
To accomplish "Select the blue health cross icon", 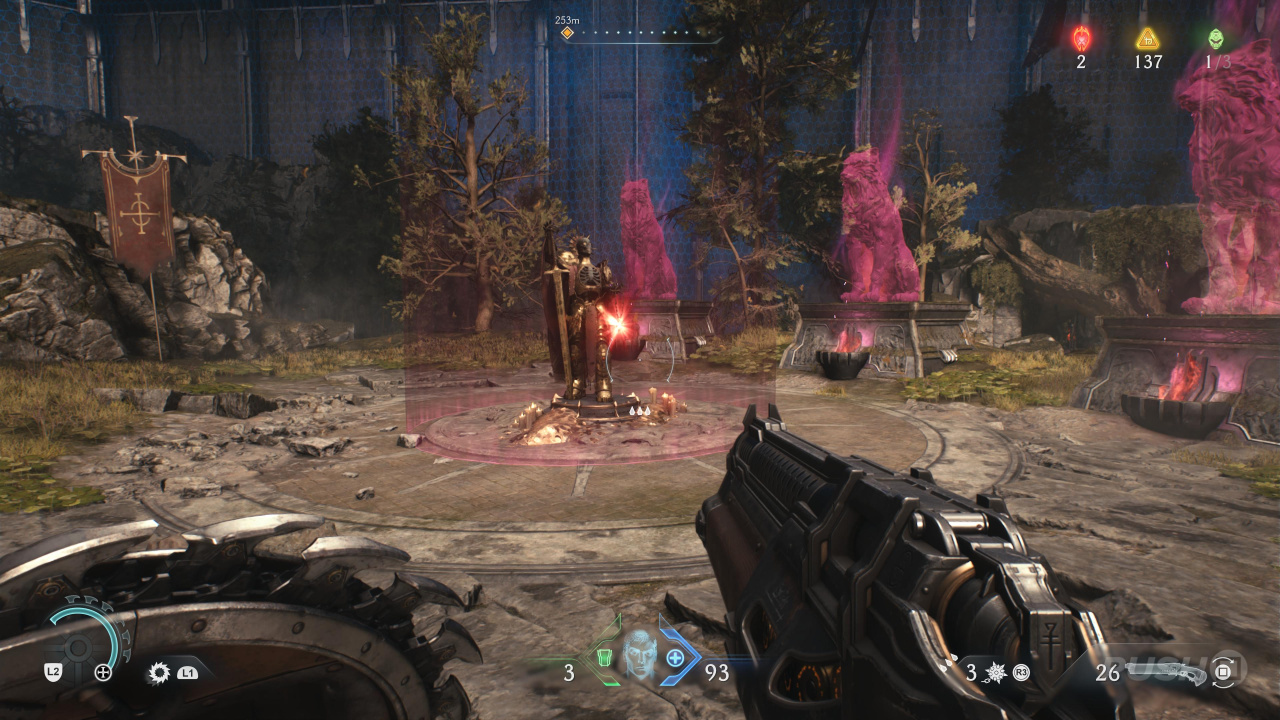I will coord(675,657).
